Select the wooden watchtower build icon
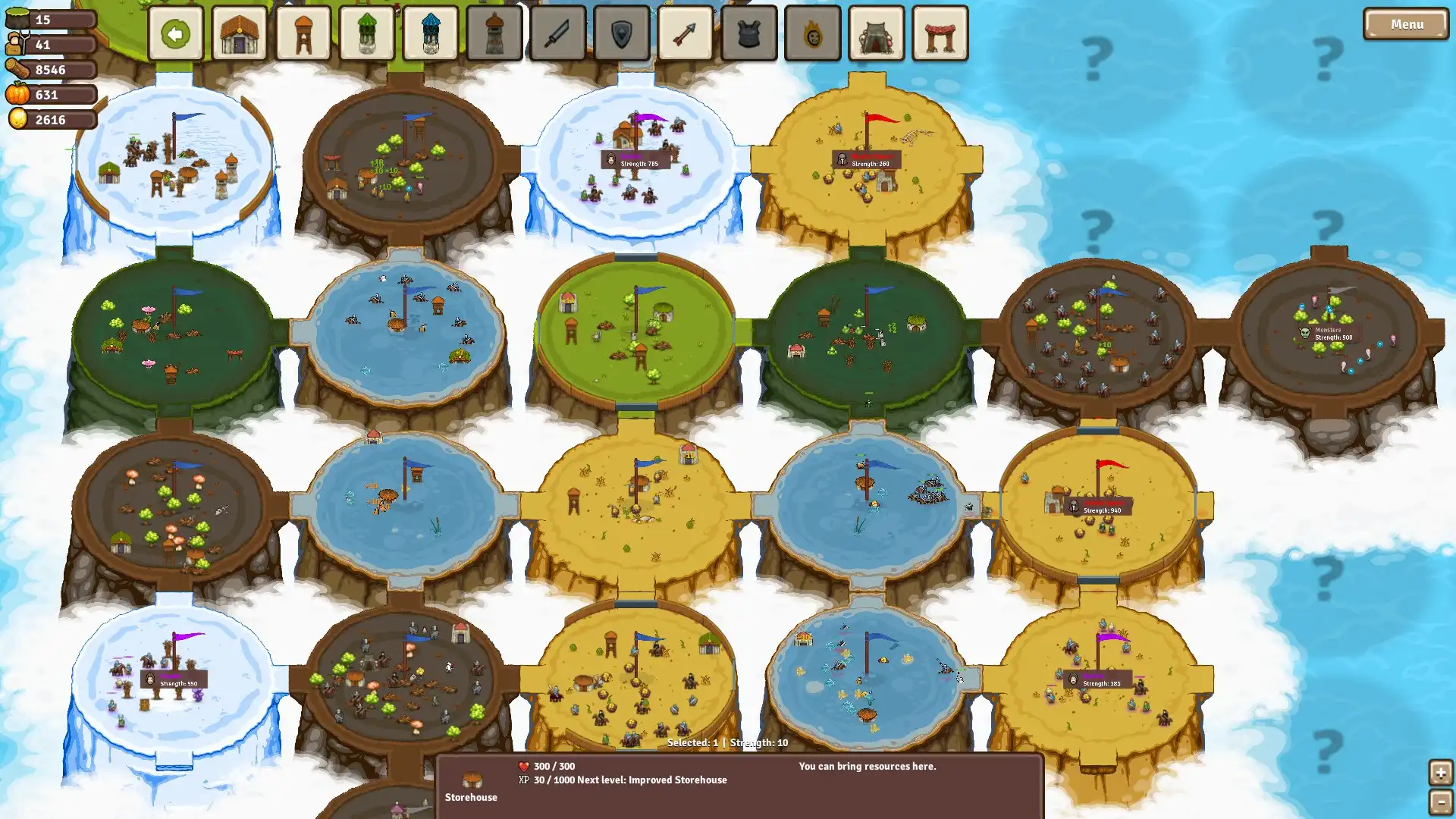Screen dimensions: 1456x819 coord(303,33)
